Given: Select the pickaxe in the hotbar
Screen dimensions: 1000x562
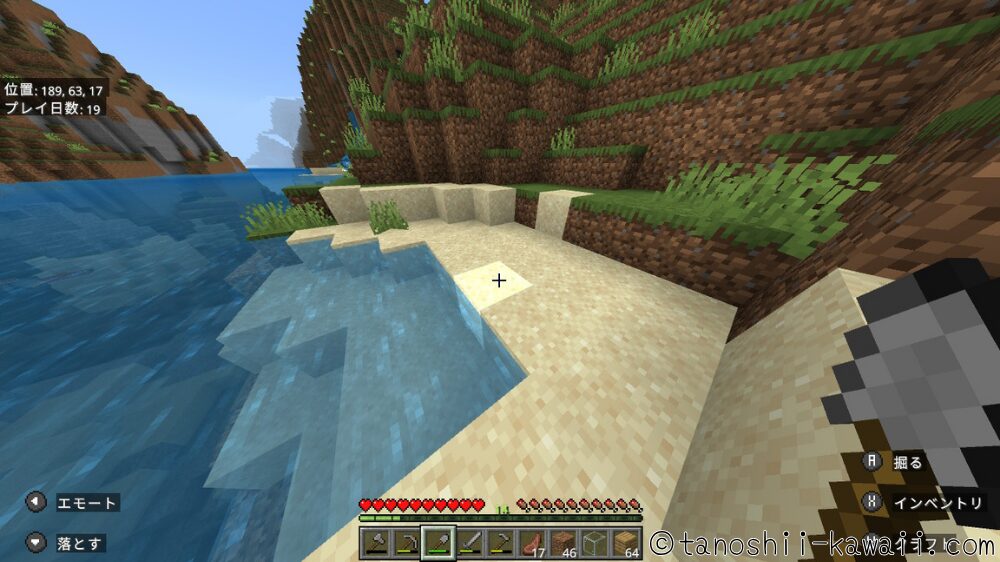Looking at the screenshot, I should click(x=407, y=543).
